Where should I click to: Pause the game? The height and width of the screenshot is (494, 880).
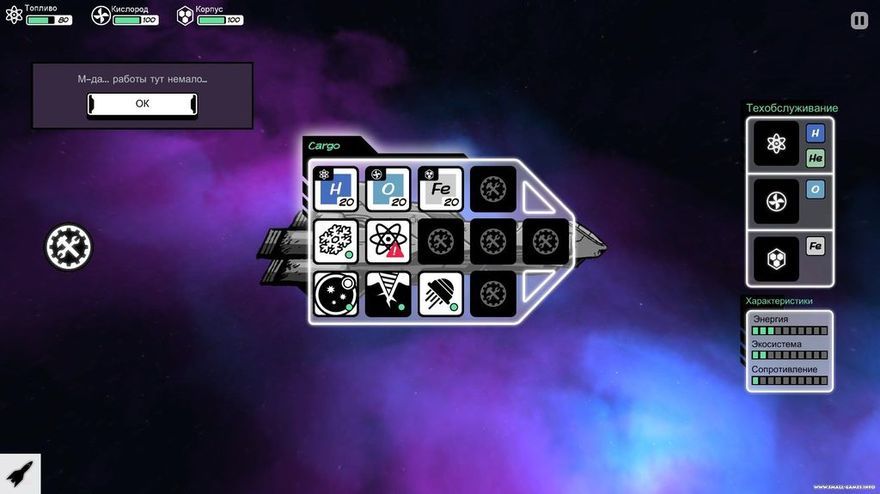(x=859, y=20)
